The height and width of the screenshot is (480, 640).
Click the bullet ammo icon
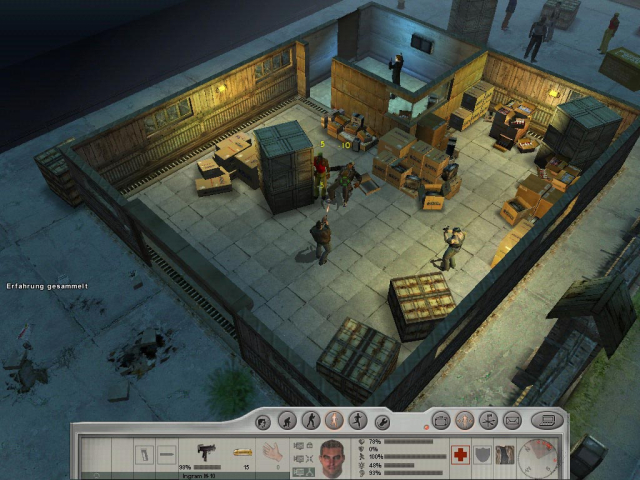click(x=241, y=453)
